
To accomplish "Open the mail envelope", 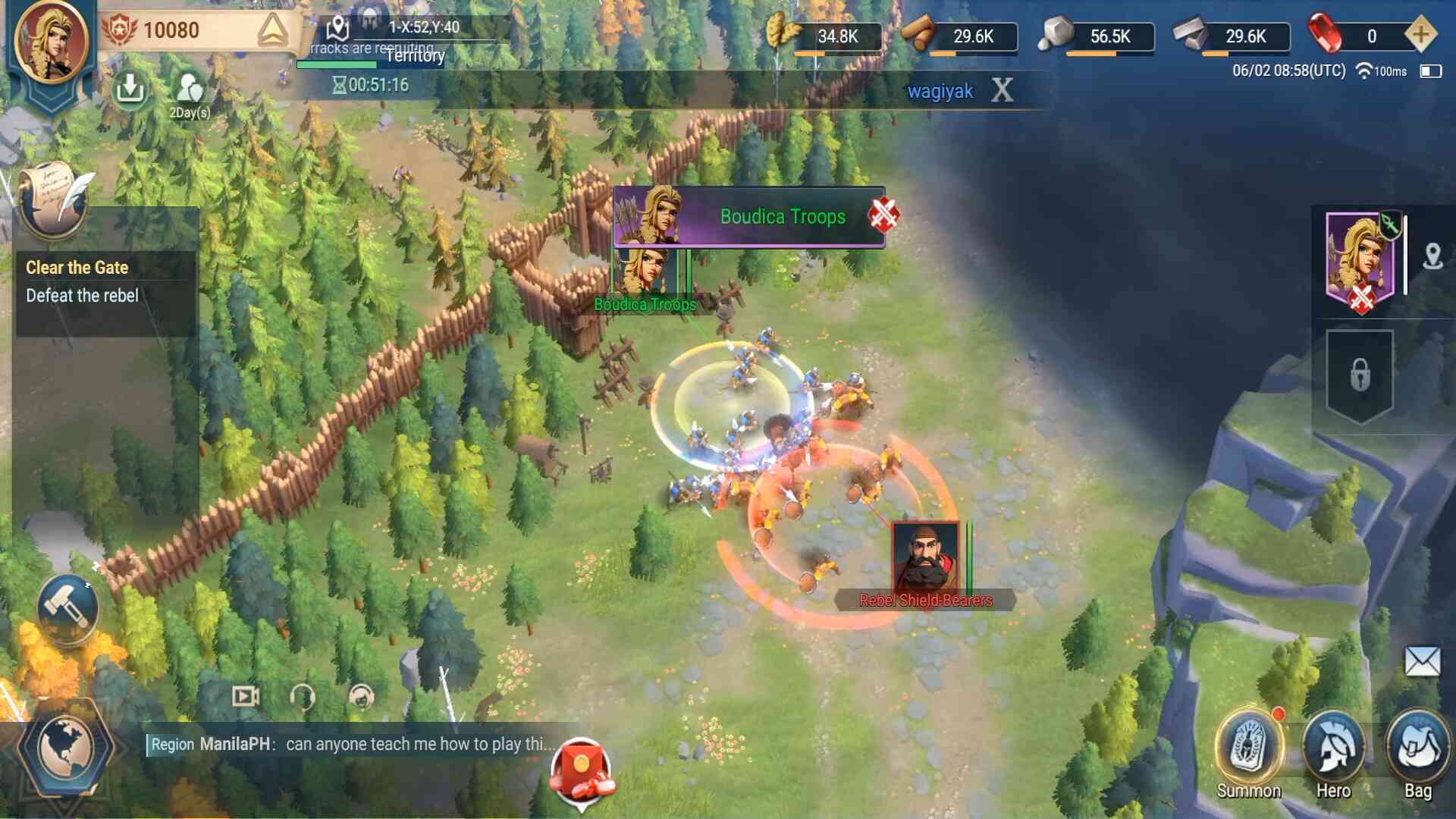I will (1422, 661).
